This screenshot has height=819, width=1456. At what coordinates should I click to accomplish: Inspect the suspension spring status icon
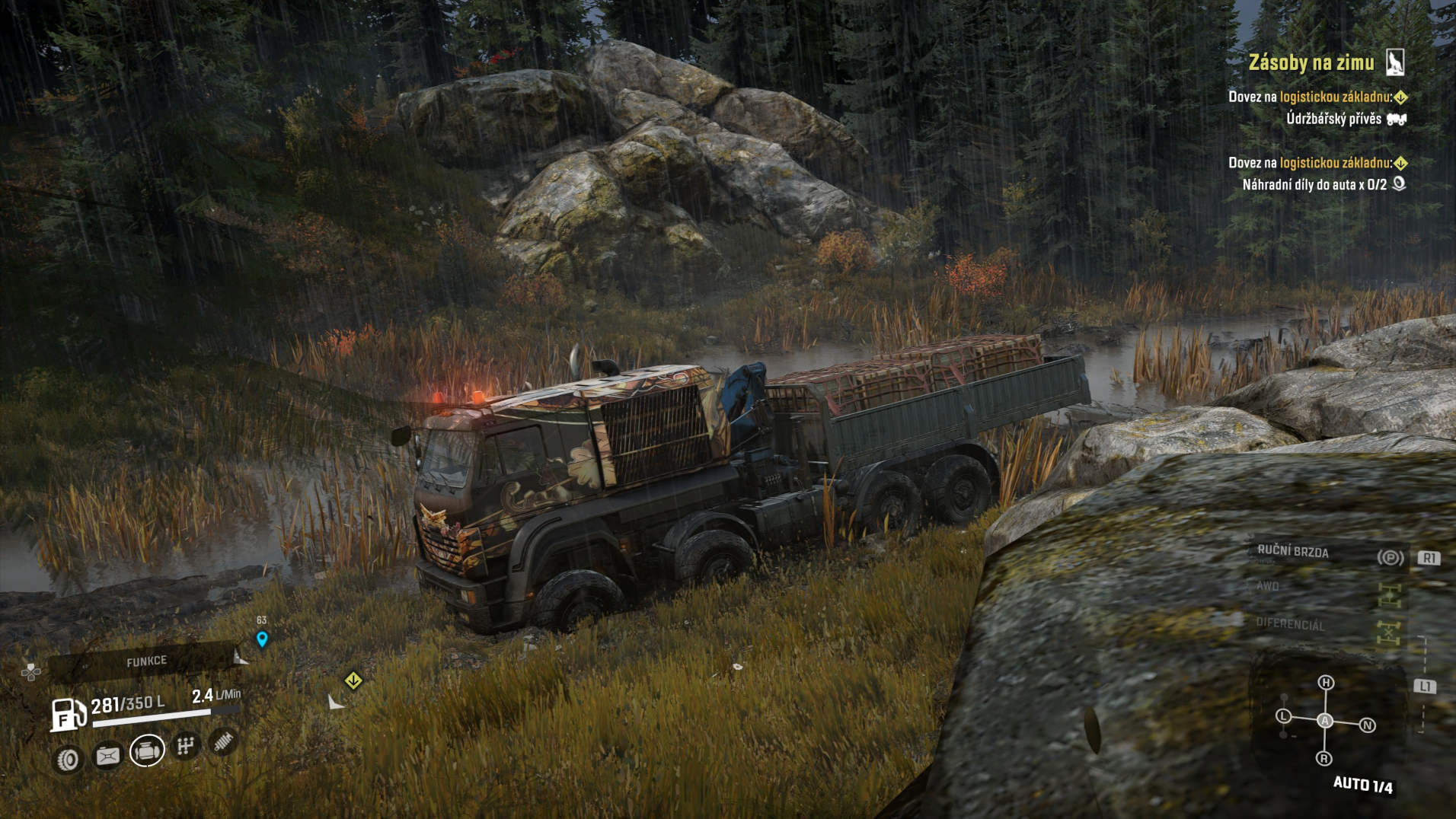point(224,741)
